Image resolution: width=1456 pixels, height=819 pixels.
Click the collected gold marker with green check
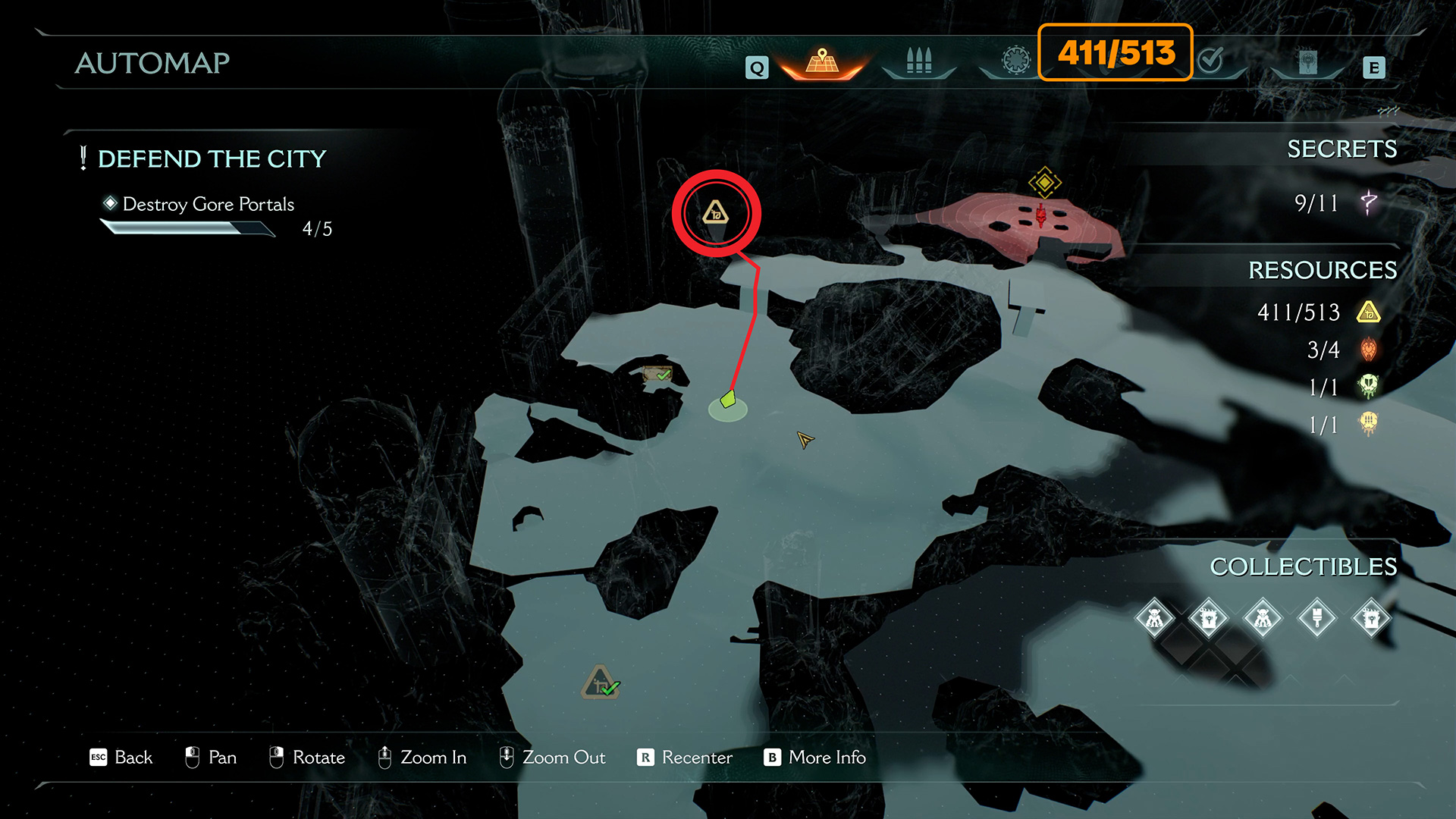click(x=601, y=682)
